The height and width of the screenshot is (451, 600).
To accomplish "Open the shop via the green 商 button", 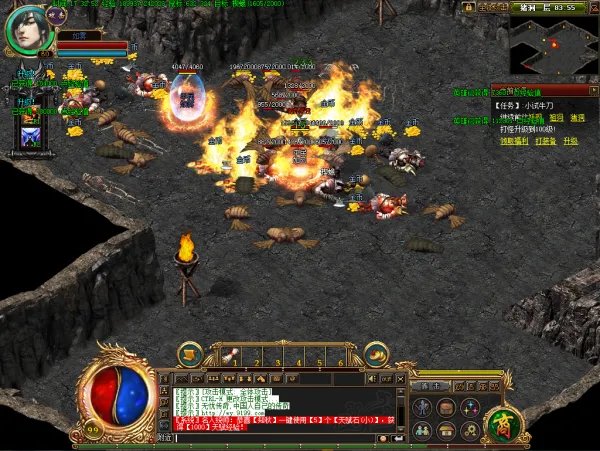I will coord(504,424).
